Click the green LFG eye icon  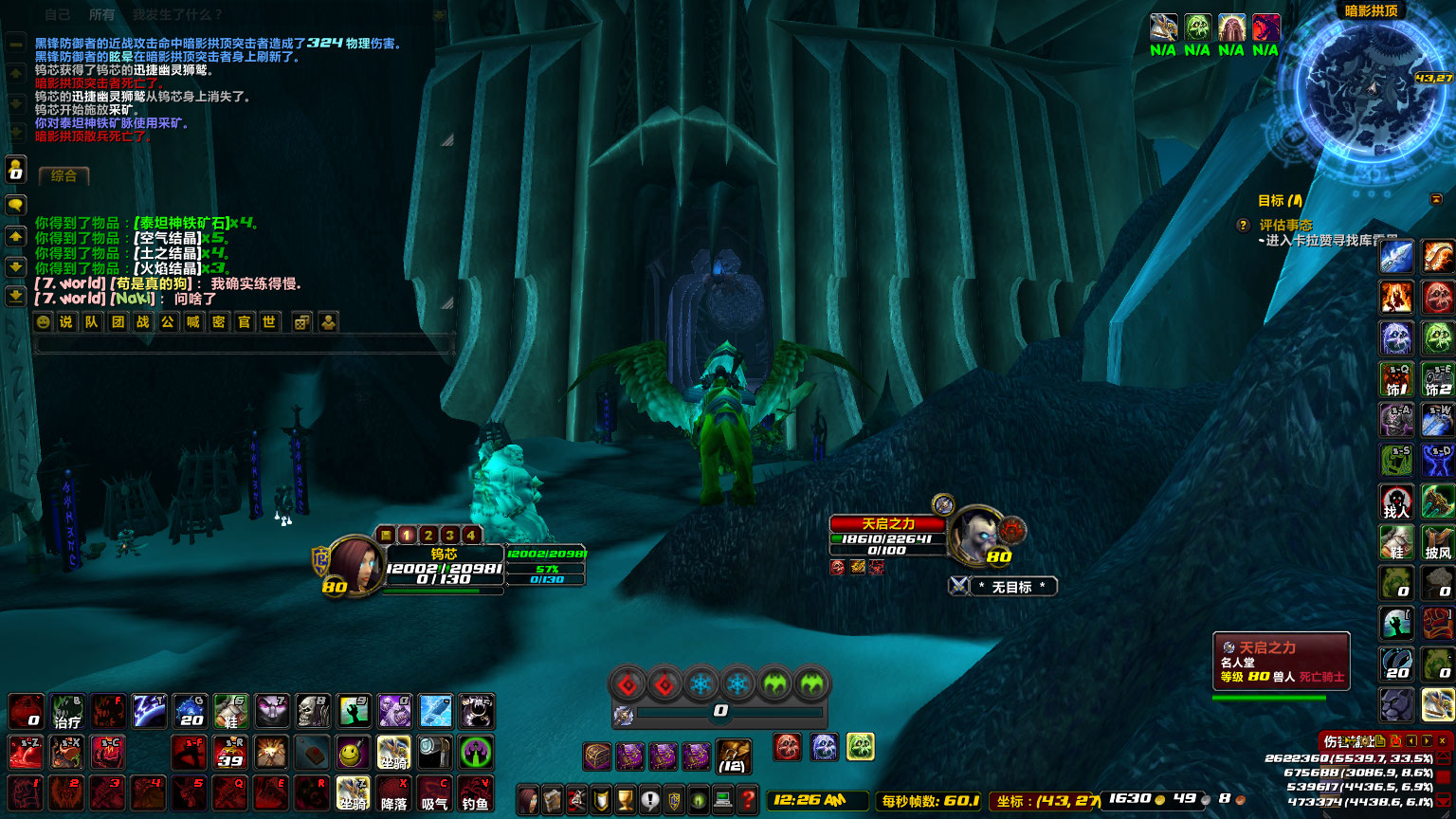(699, 800)
